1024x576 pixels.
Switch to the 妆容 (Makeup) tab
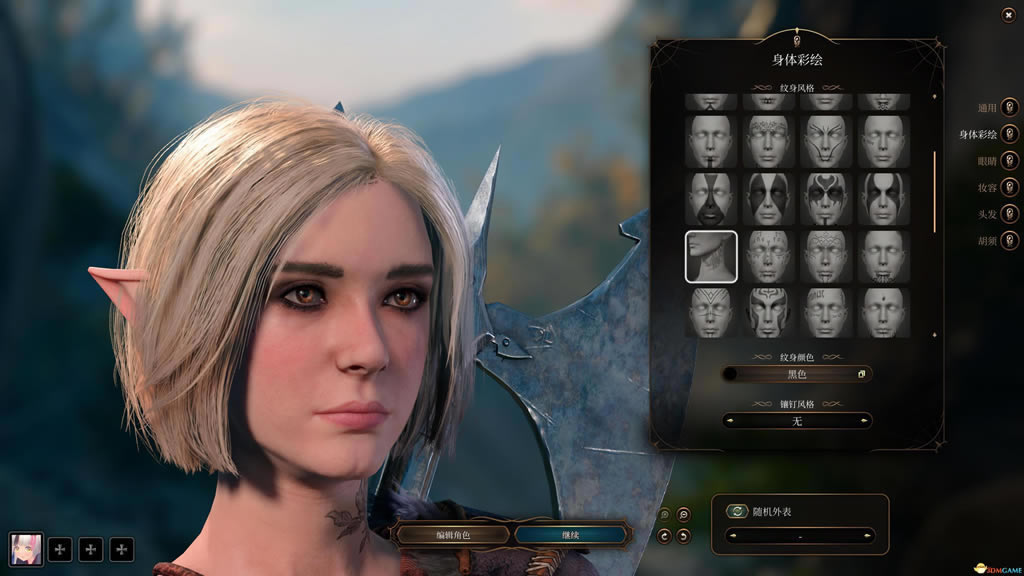click(1009, 187)
